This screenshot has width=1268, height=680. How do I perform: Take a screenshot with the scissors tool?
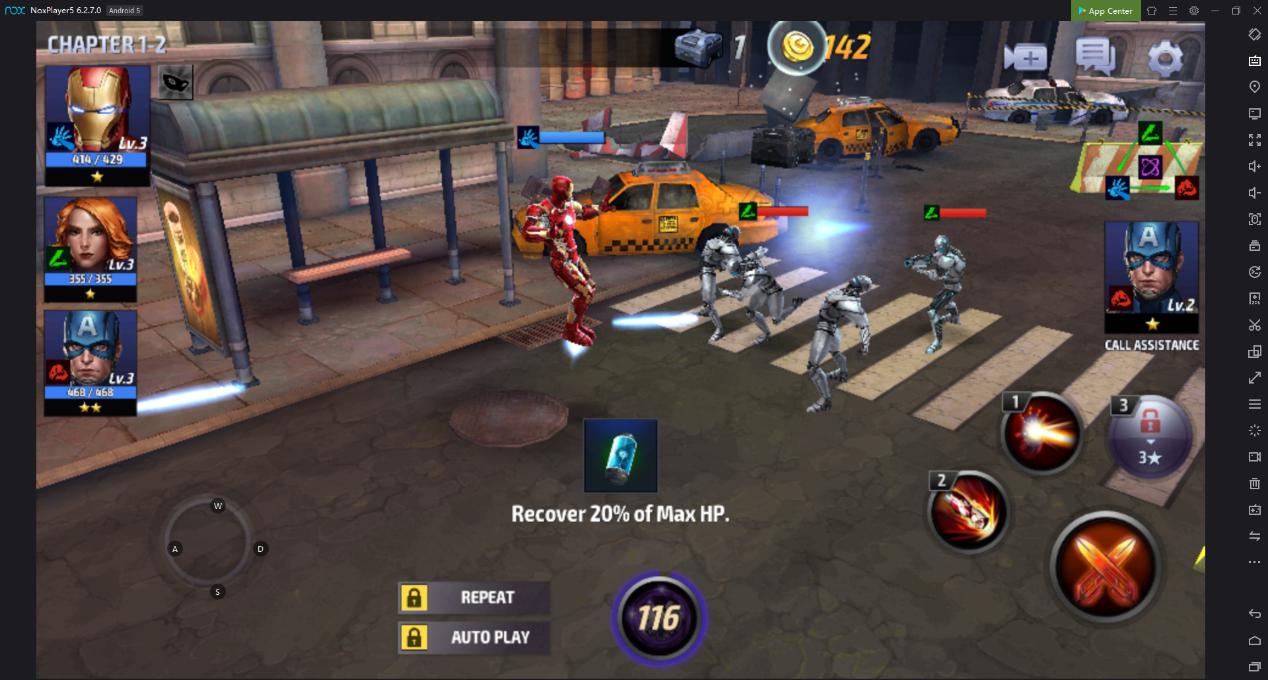pyautogui.click(x=1254, y=325)
